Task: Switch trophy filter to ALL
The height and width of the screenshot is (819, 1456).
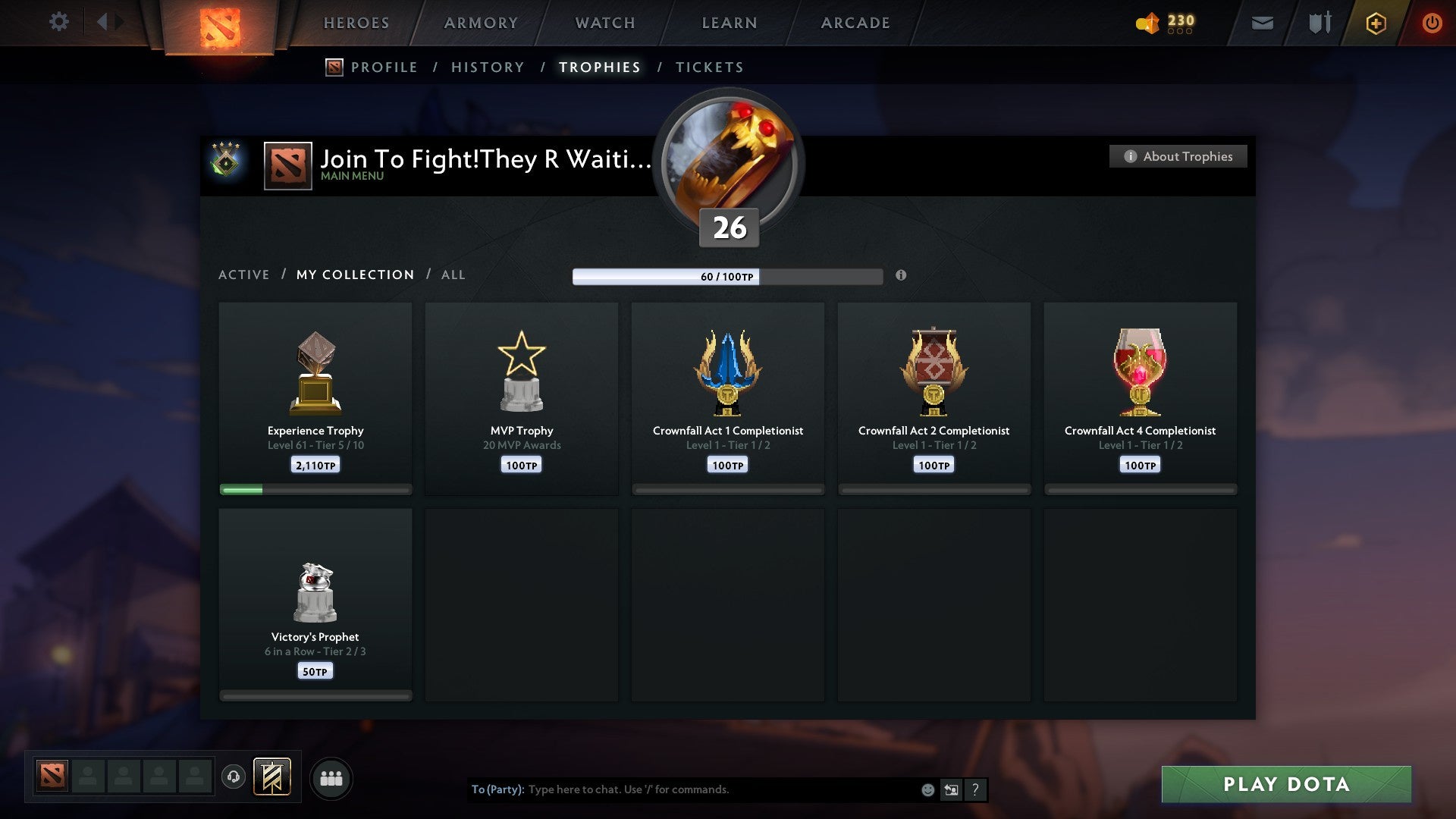Action: click(x=453, y=275)
